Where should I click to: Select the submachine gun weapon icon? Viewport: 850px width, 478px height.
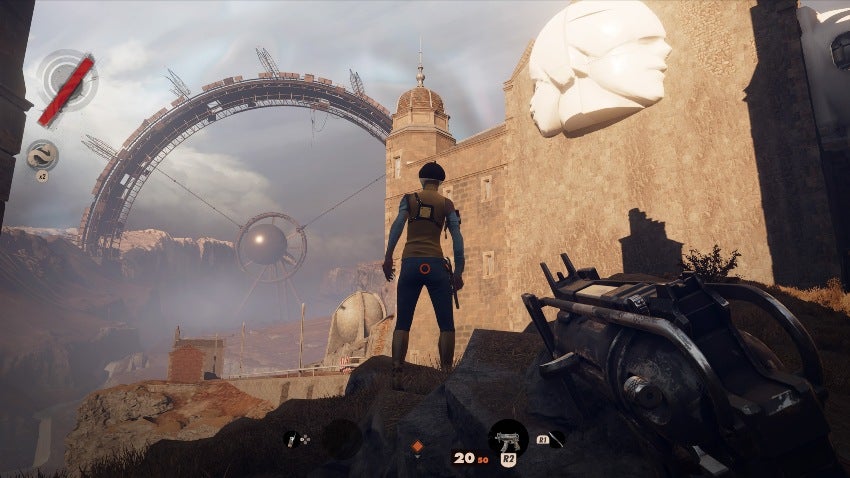(507, 437)
